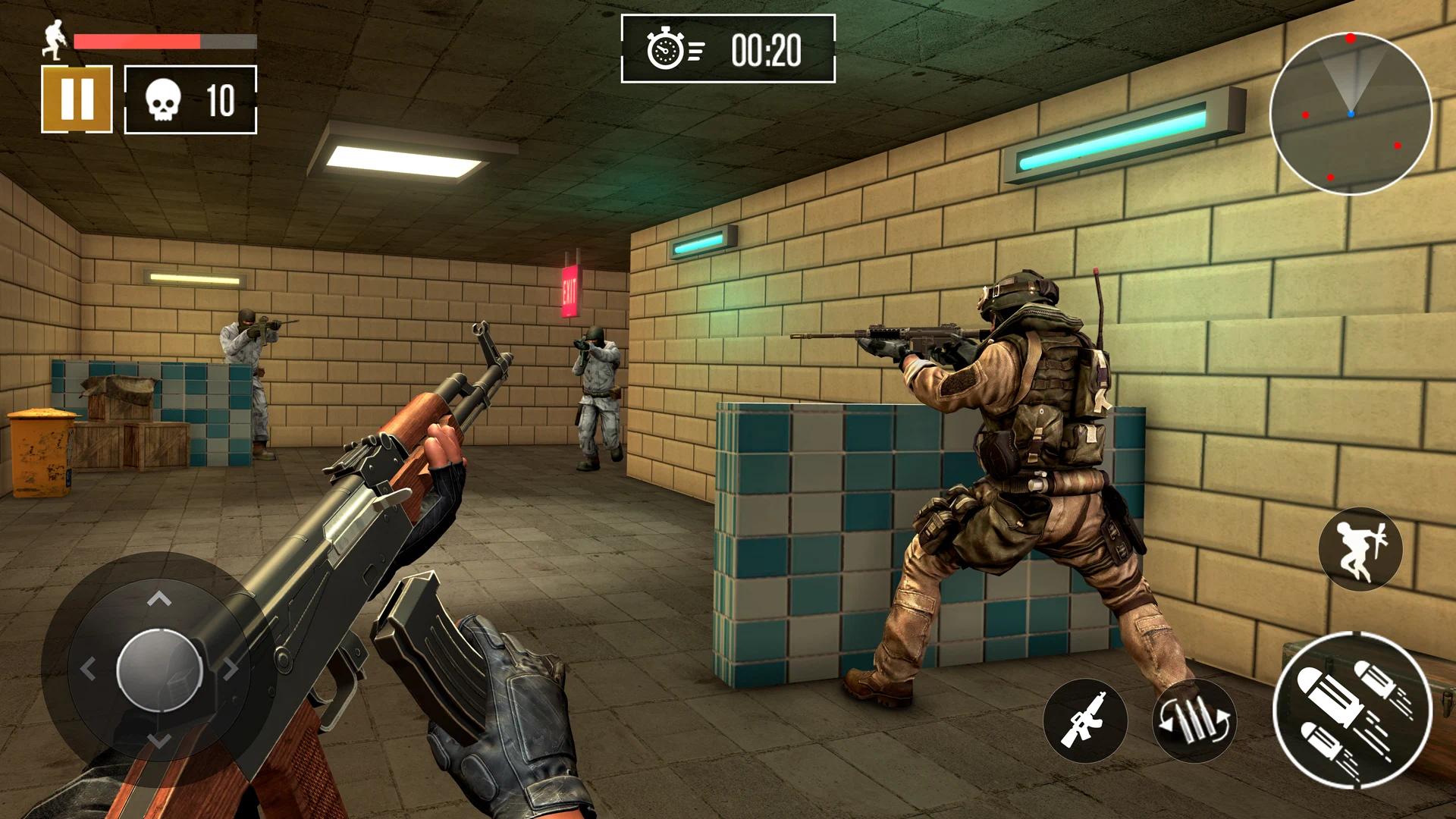Tap the 00:20 countdown timer display
This screenshot has width=1456, height=819.
pos(768,50)
